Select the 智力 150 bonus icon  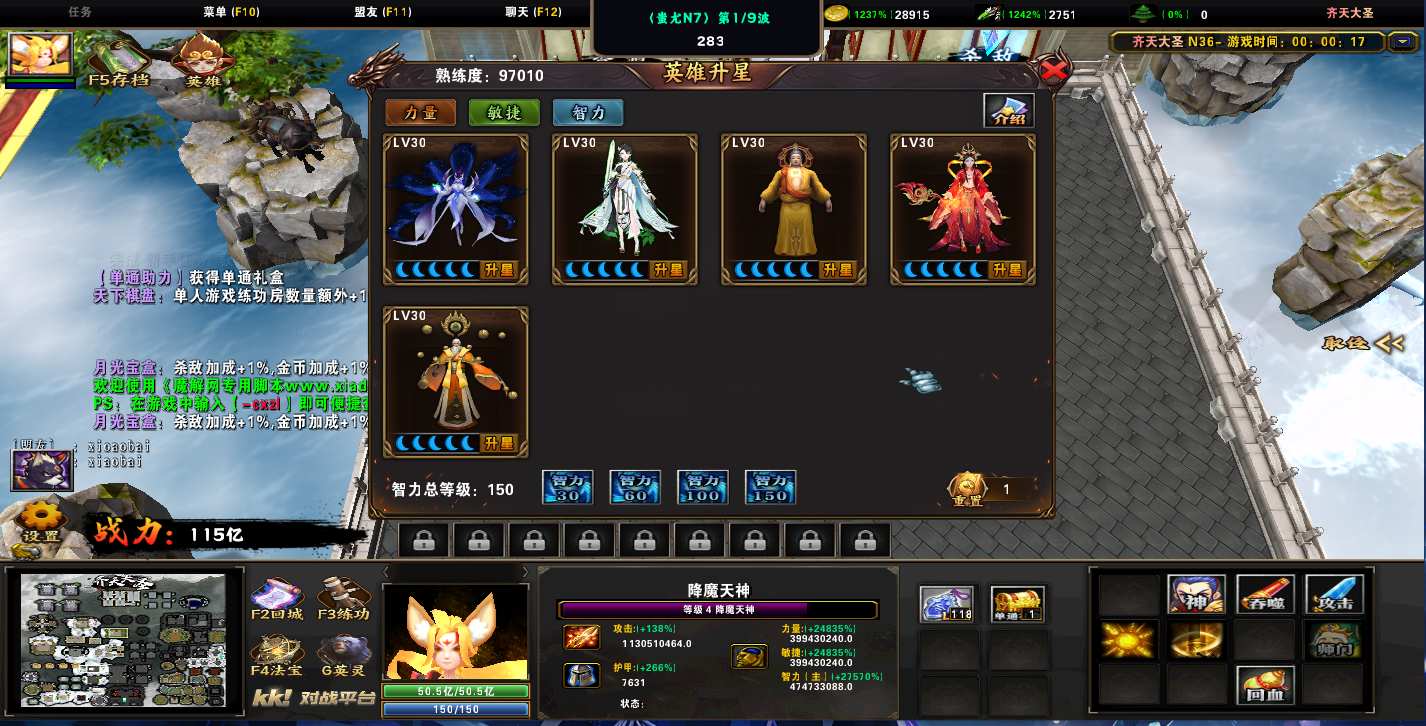coord(770,487)
